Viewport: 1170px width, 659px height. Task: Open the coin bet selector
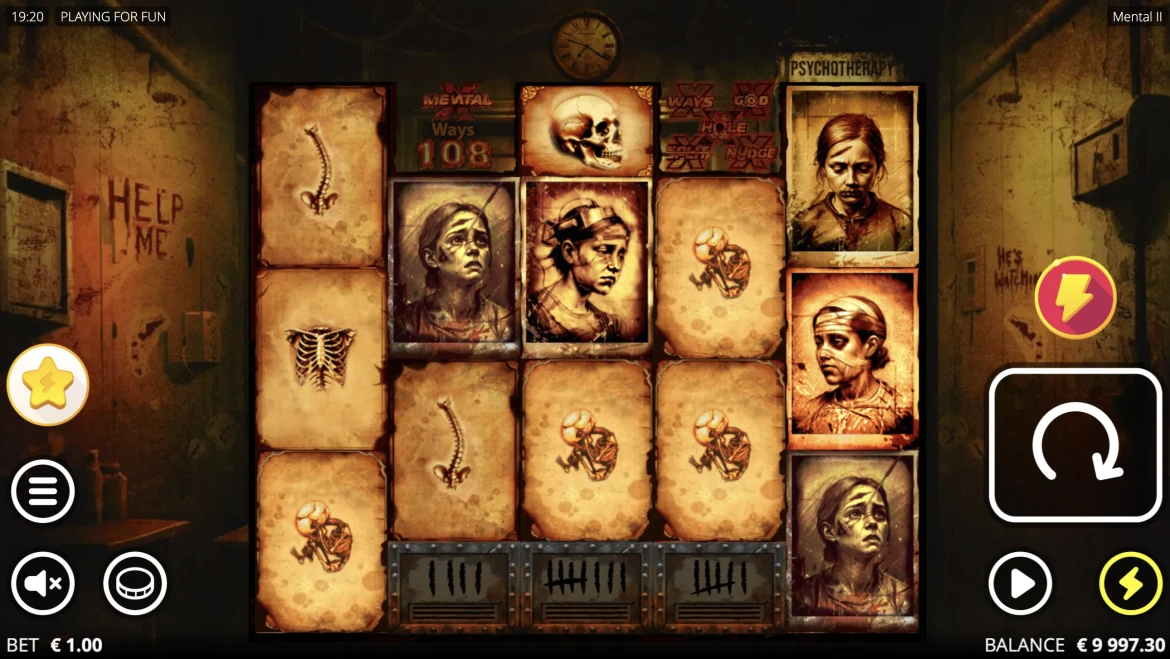pos(135,583)
